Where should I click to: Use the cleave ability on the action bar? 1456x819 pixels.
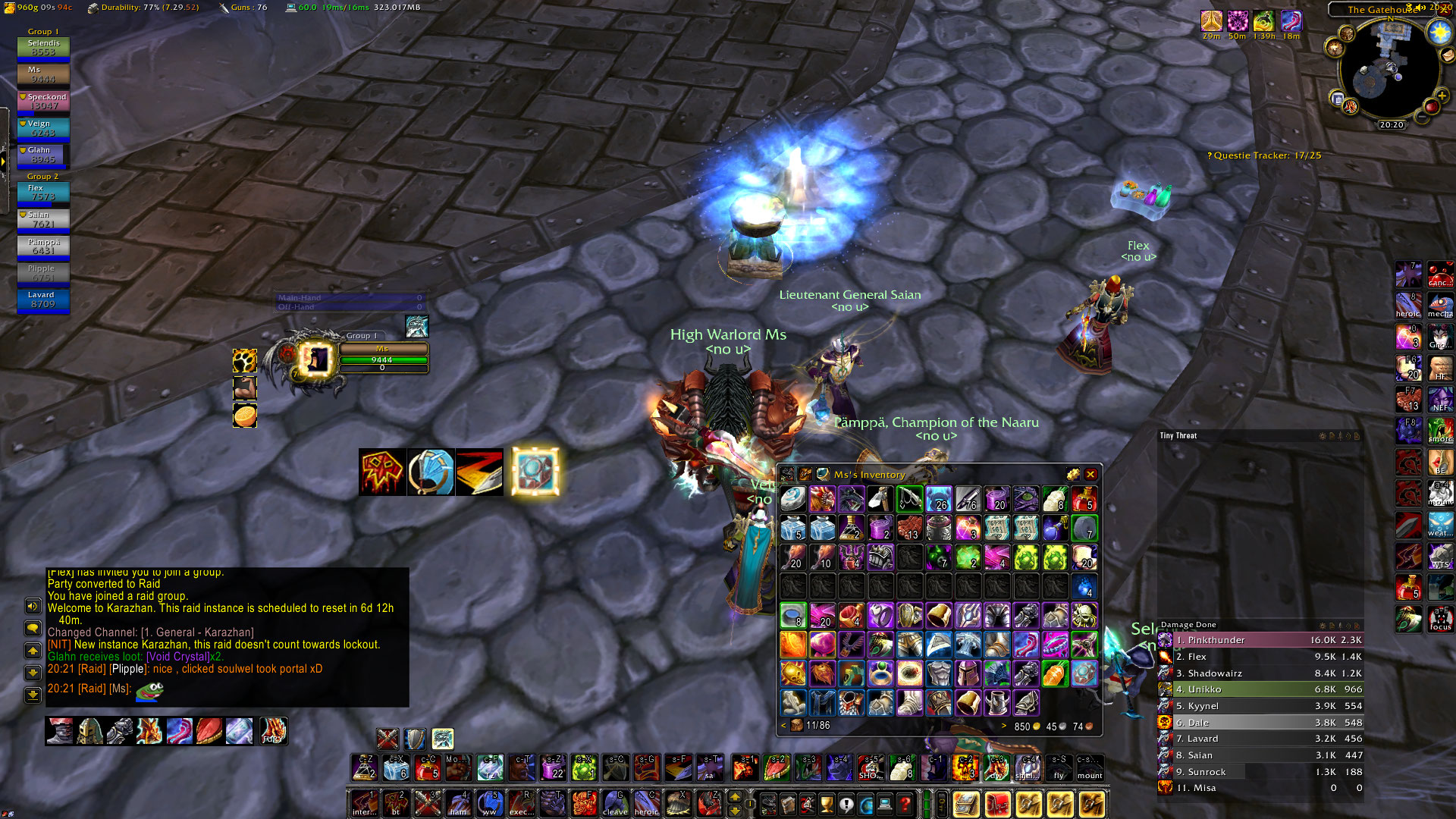pos(615,803)
